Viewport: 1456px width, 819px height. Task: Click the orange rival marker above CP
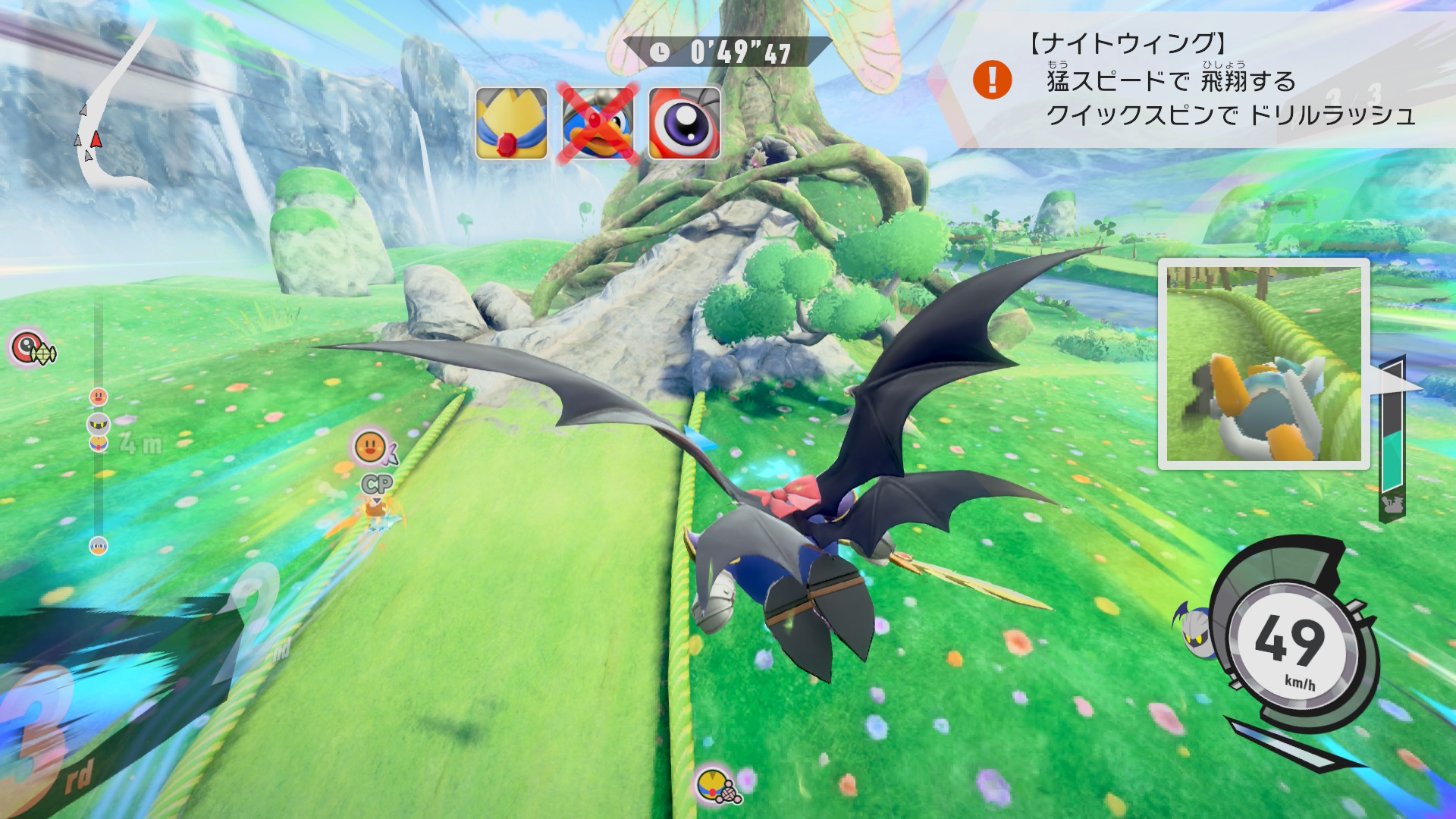point(370,447)
